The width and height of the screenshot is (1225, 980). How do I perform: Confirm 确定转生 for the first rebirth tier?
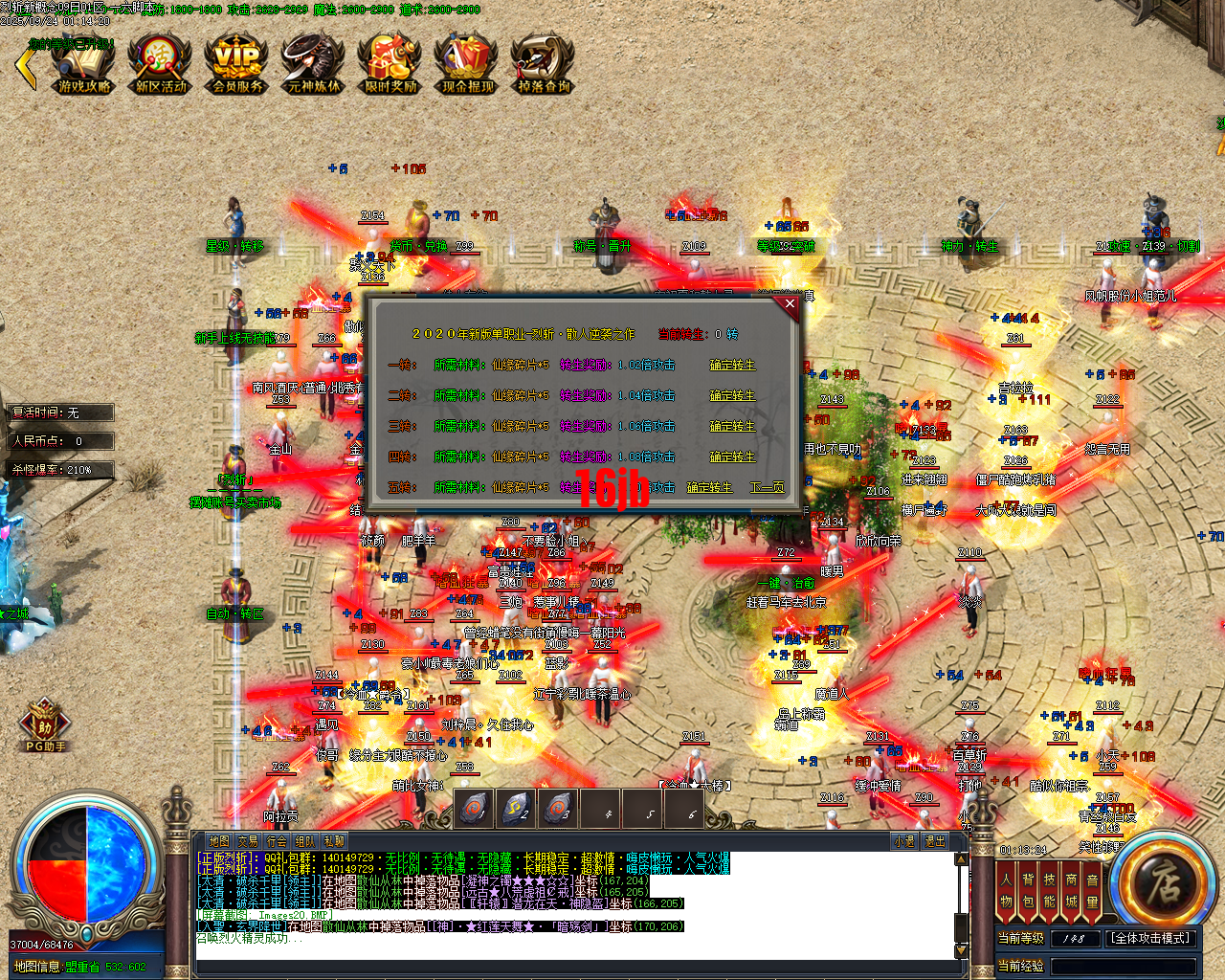pyautogui.click(x=733, y=365)
